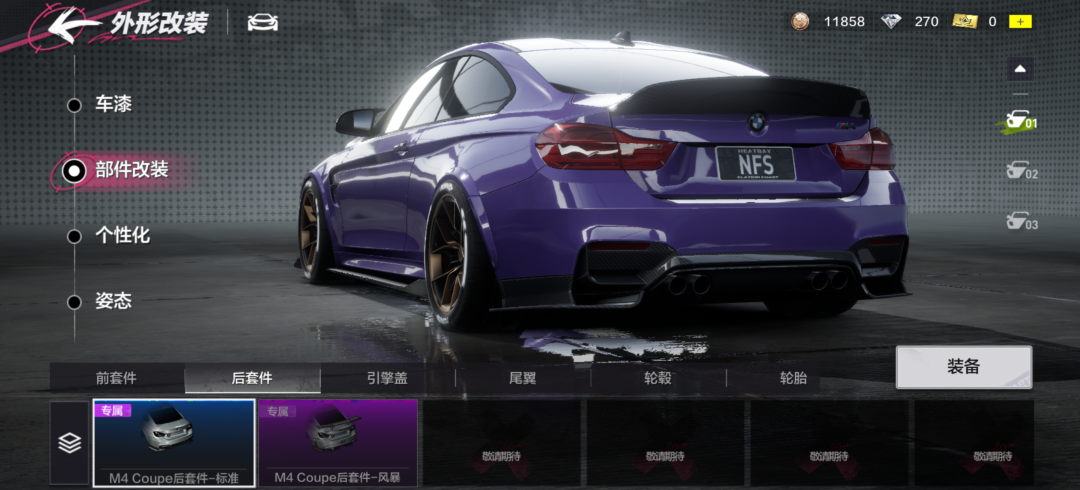Screen dimensions: 1080x490
Task: Switch to the 前套件 front kit tab
Action: coord(117,379)
